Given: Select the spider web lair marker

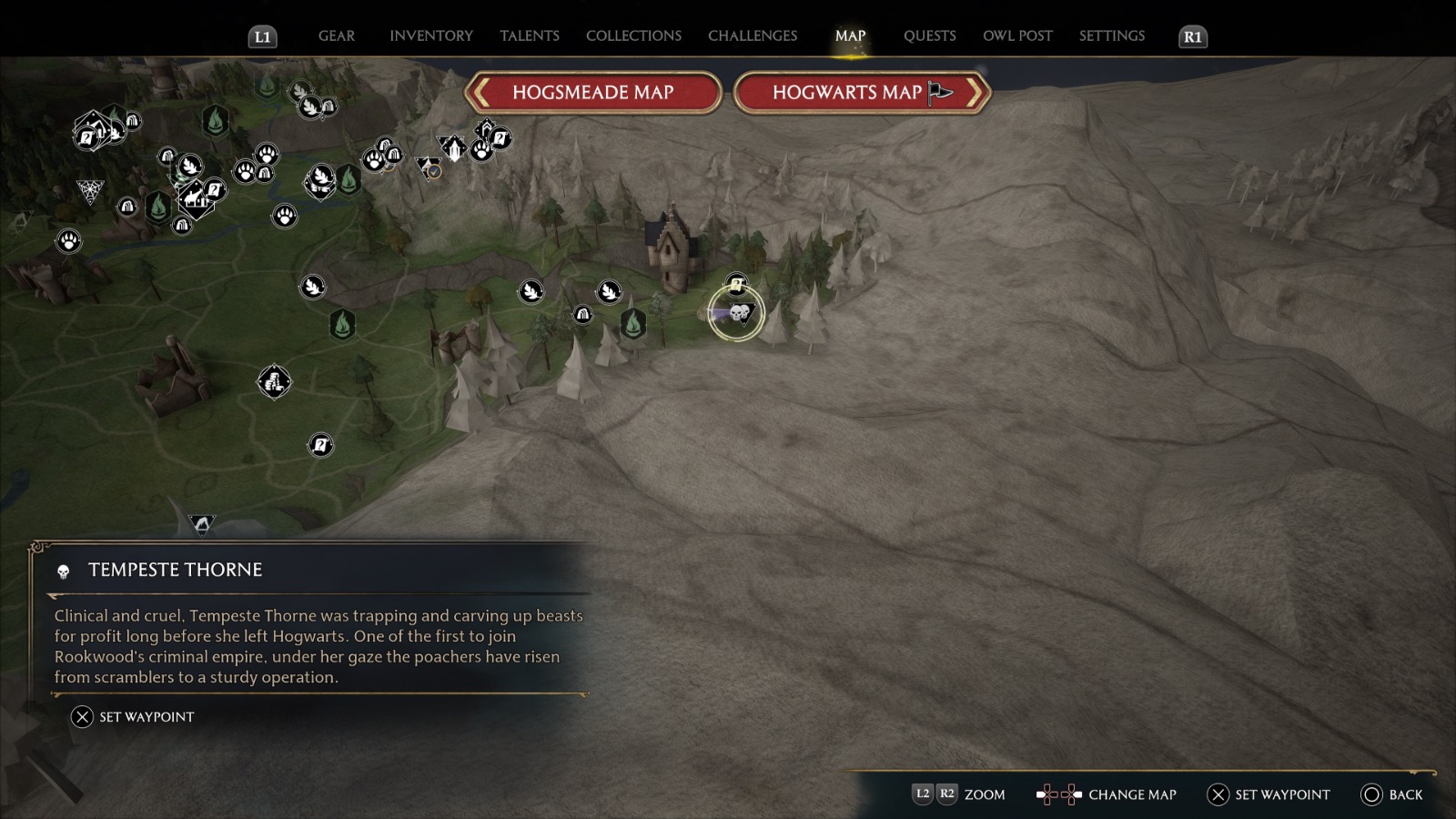Looking at the screenshot, I should [x=90, y=191].
